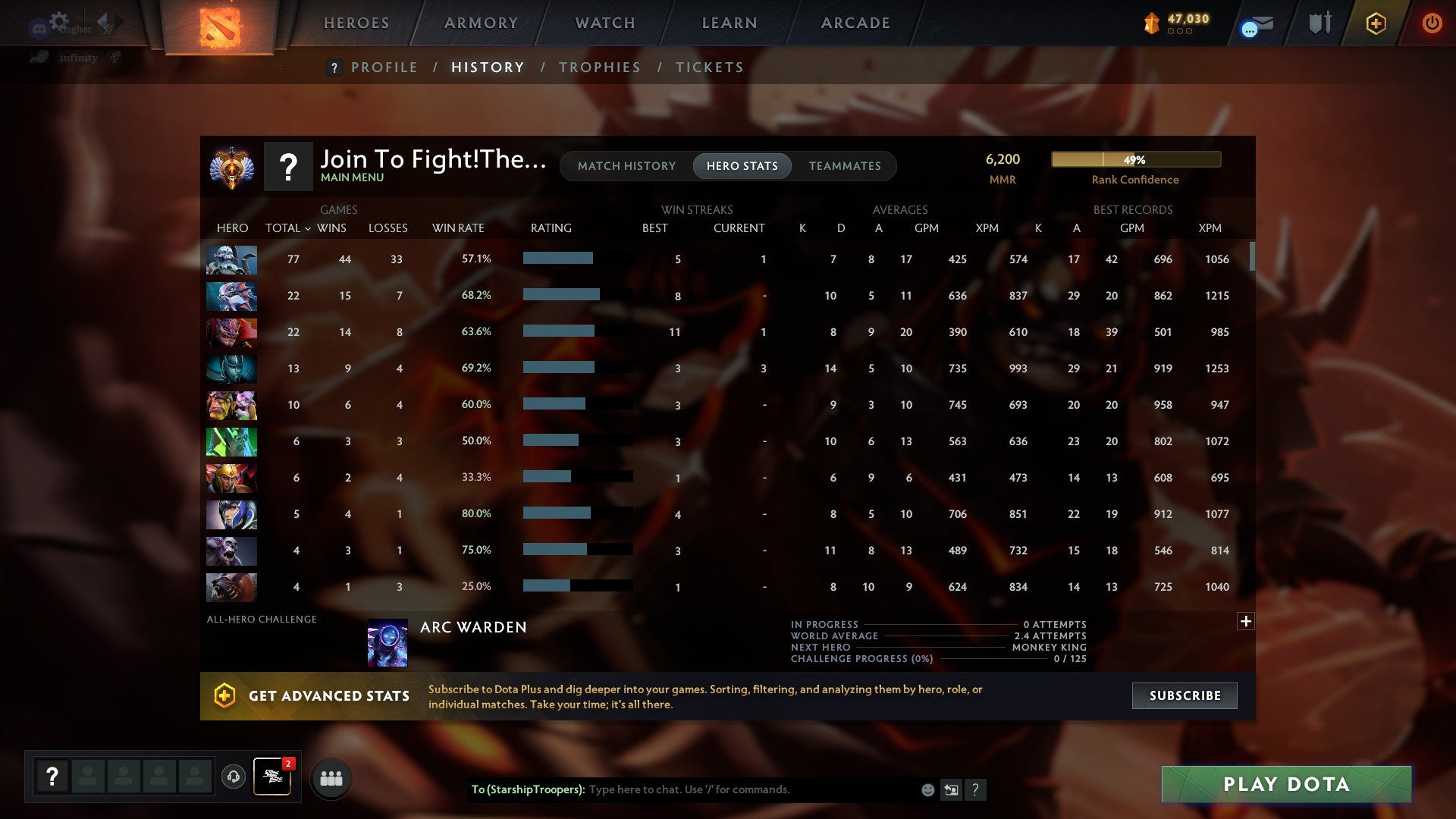Viewport: 1456px width, 819px height.
Task: Click the Rank Confidence progress bar
Action: point(1135,159)
